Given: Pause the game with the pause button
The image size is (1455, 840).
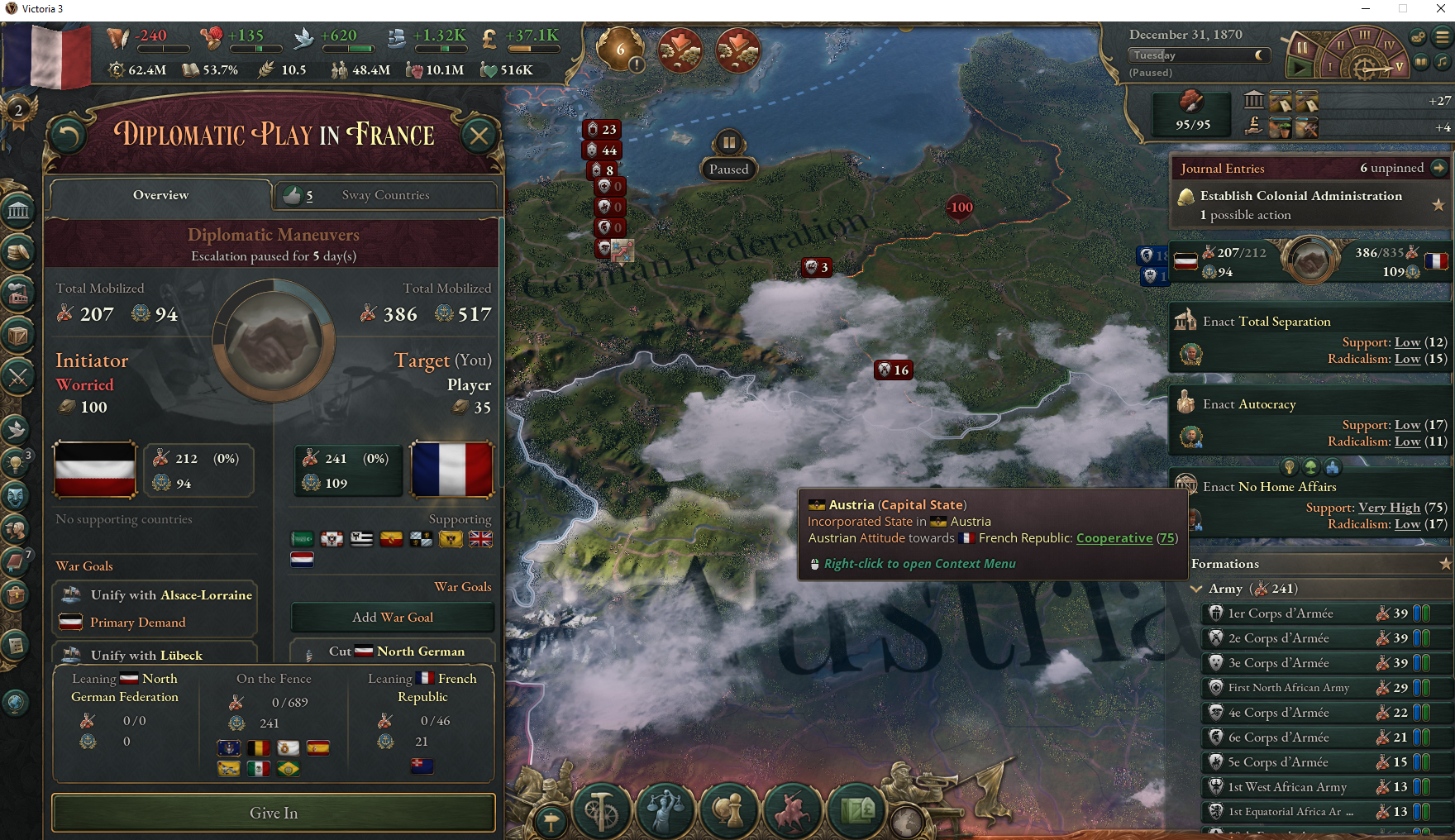Looking at the screenshot, I should pyautogui.click(x=1302, y=48).
